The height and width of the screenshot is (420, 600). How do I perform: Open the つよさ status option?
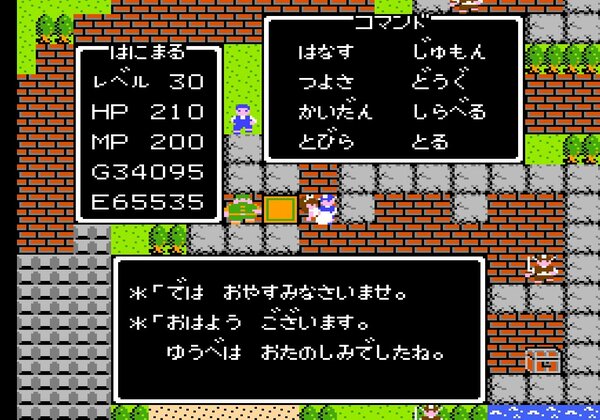point(326,80)
